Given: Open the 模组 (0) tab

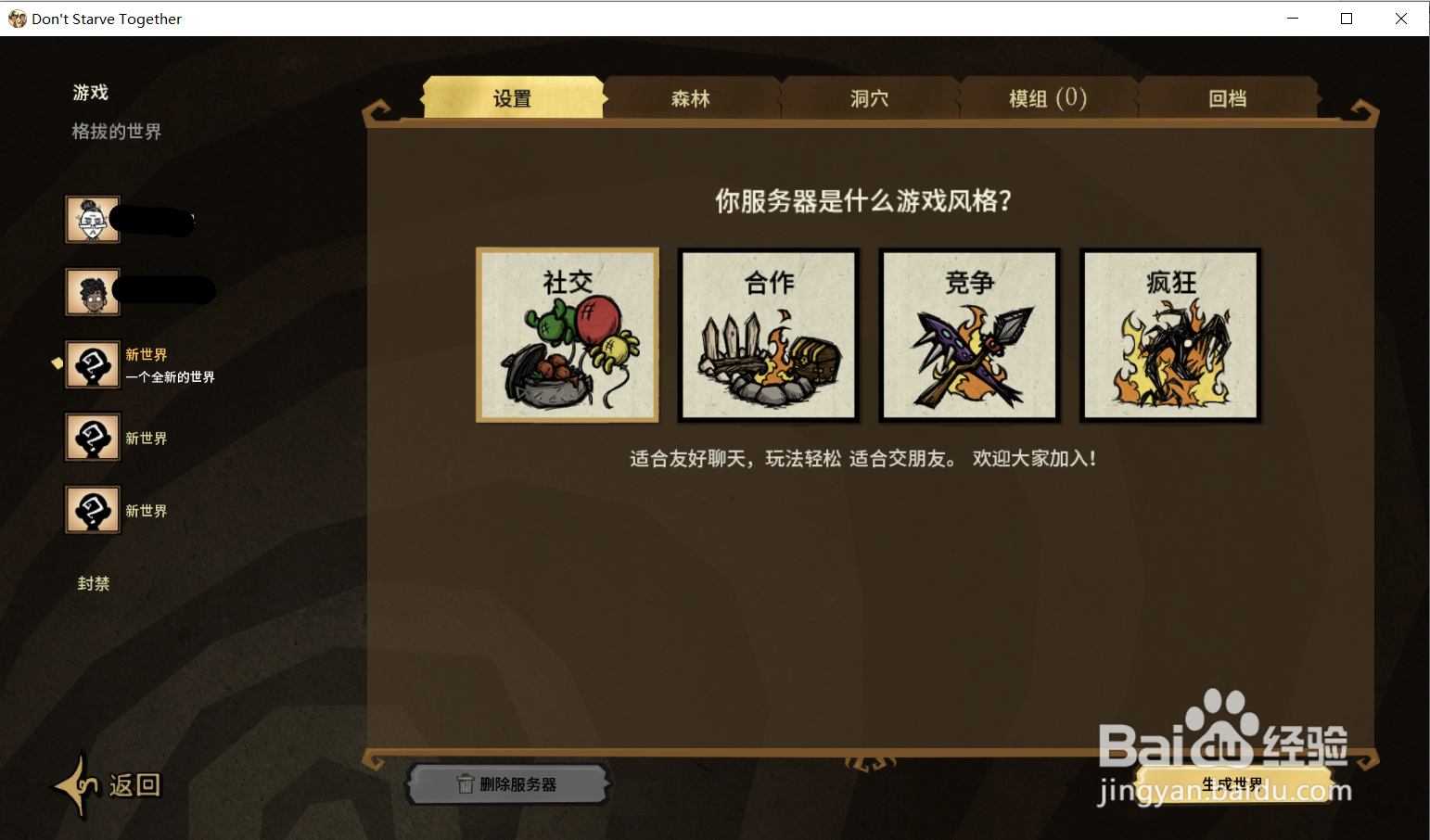Looking at the screenshot, I should click(x=1049, y=97).
